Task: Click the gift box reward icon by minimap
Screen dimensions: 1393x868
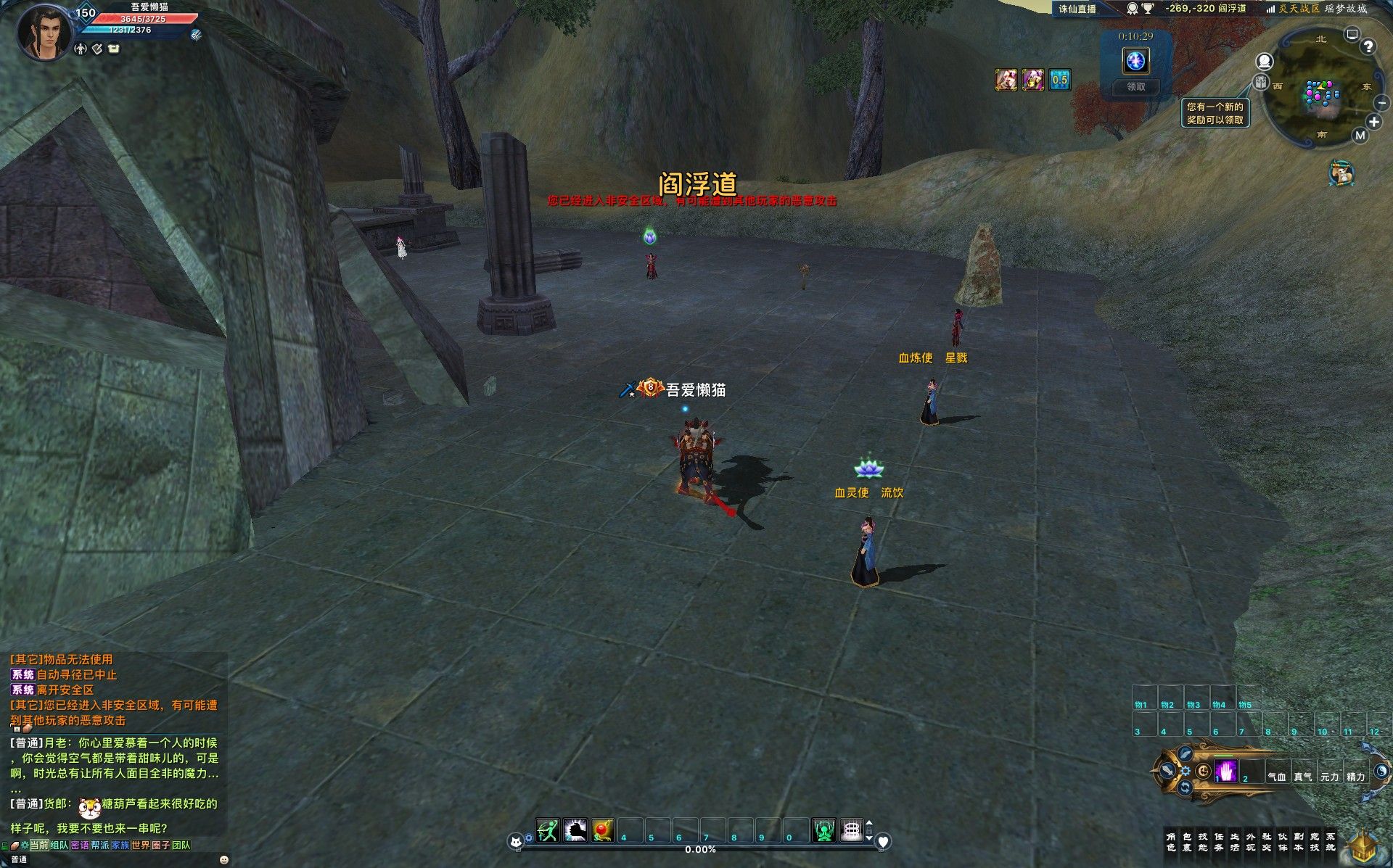Action: pyautogui.click(x=1261, y=82)
